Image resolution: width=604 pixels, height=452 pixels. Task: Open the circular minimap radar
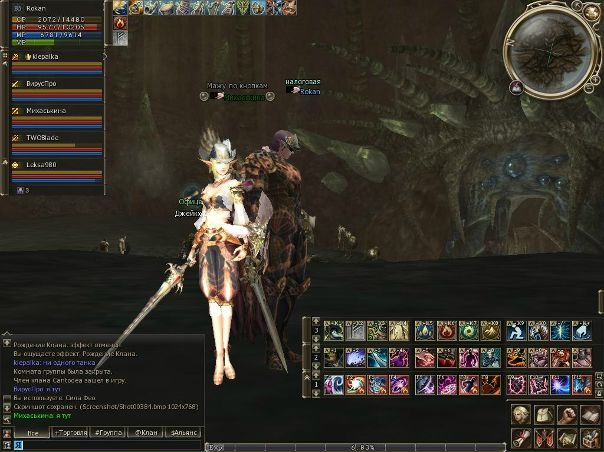pos(552,48)
